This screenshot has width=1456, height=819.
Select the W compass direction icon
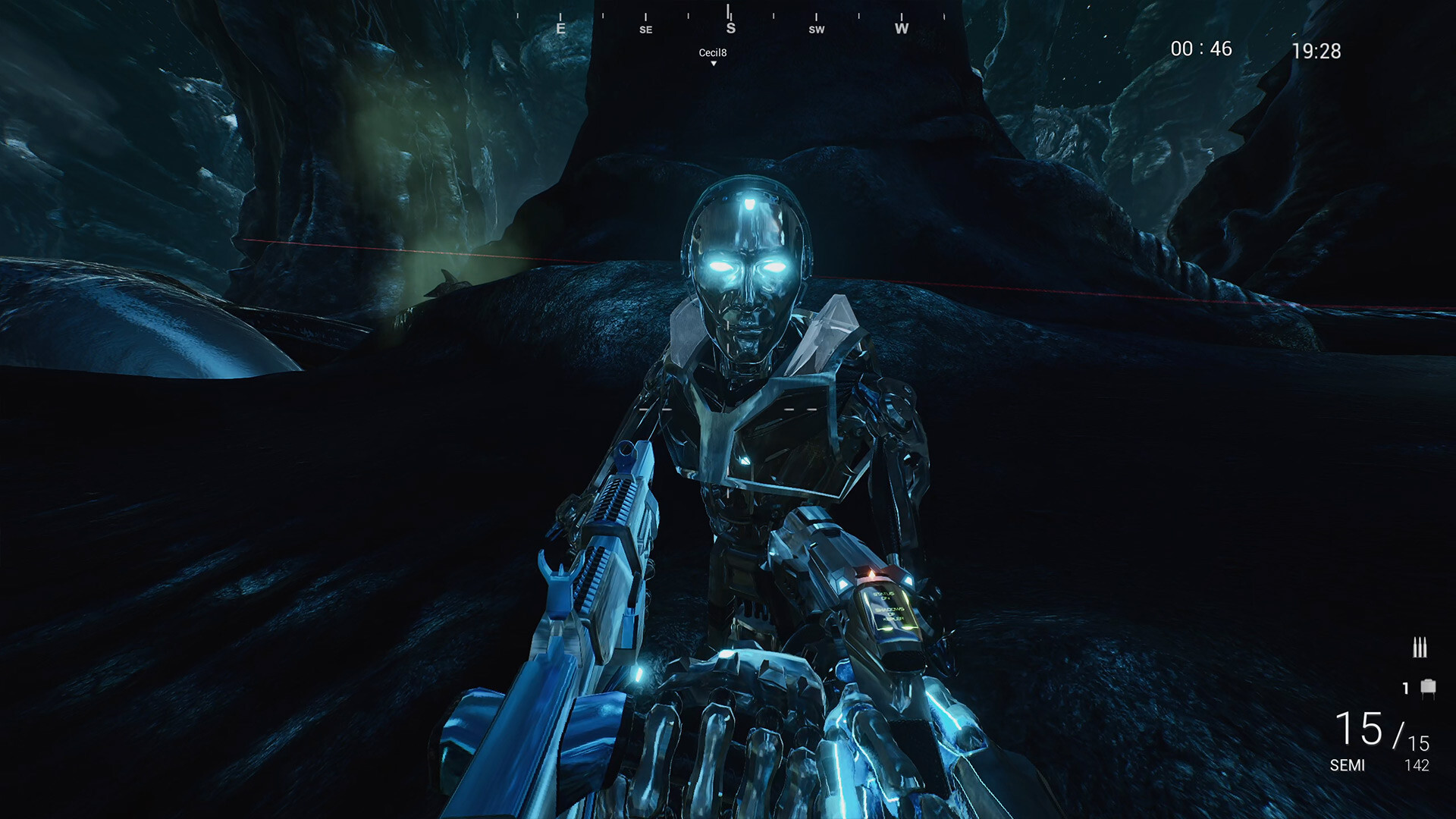[901, 28]
